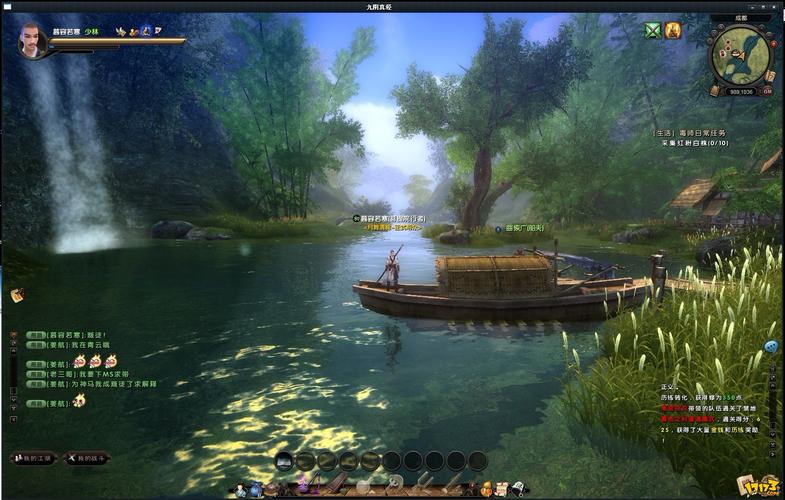Open the orange gourd icon in bottom bar
This screenshot has width=785, height=500.
tap(485, 489)
